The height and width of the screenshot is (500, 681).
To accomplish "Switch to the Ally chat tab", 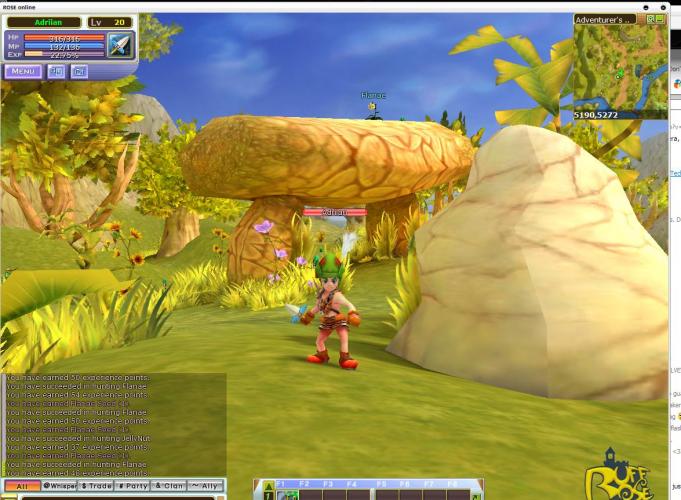I will click(x=204, y=486).
